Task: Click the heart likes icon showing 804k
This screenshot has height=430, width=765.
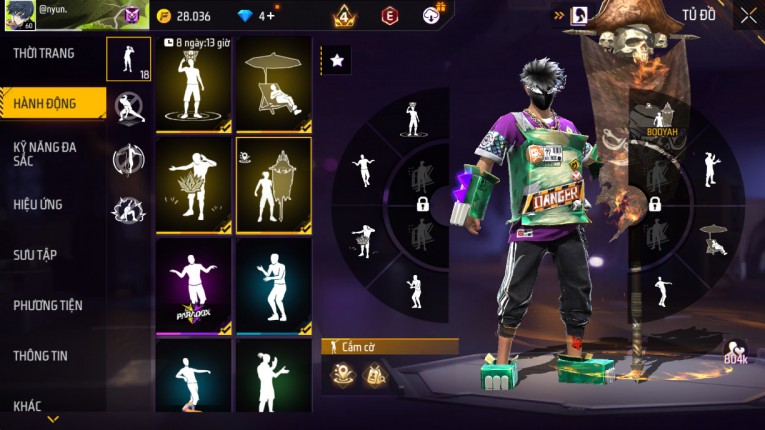Action: [738, 350]
